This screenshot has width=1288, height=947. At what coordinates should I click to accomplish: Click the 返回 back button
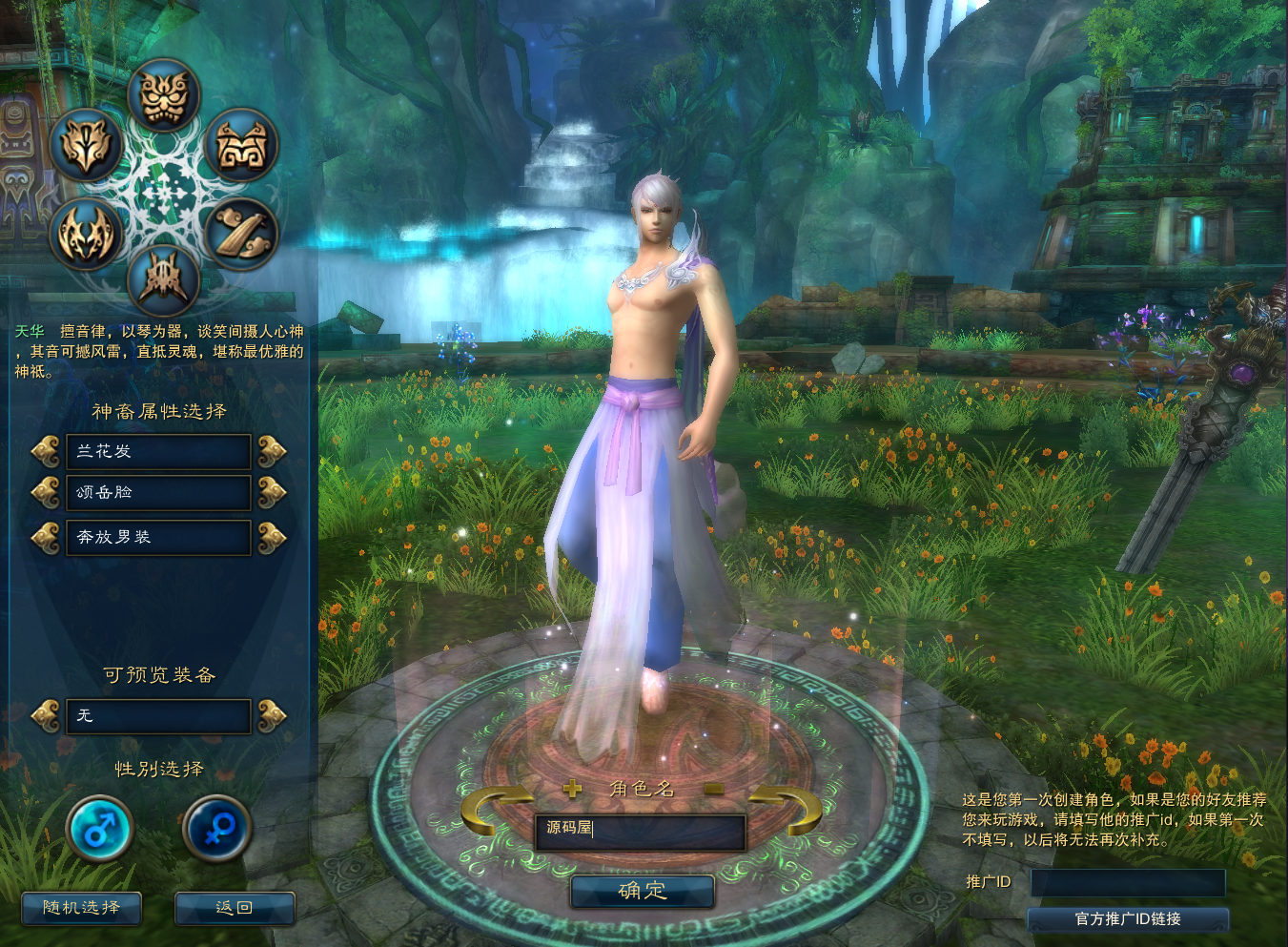coord(235,908)
